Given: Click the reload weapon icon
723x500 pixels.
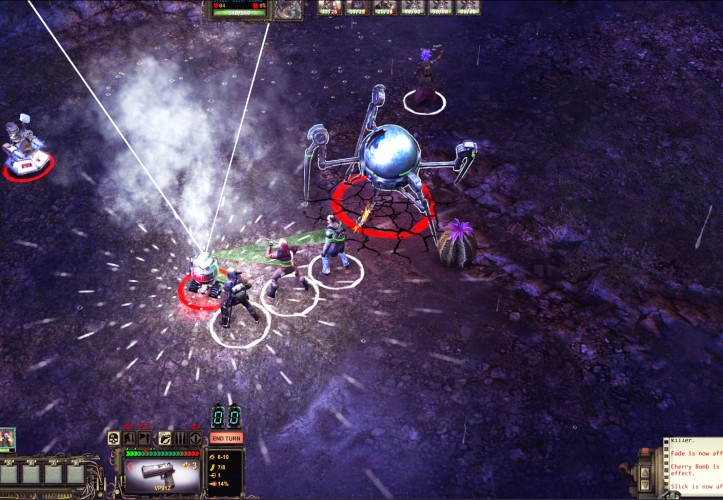Looking at the screenshot, I should 164,438.
